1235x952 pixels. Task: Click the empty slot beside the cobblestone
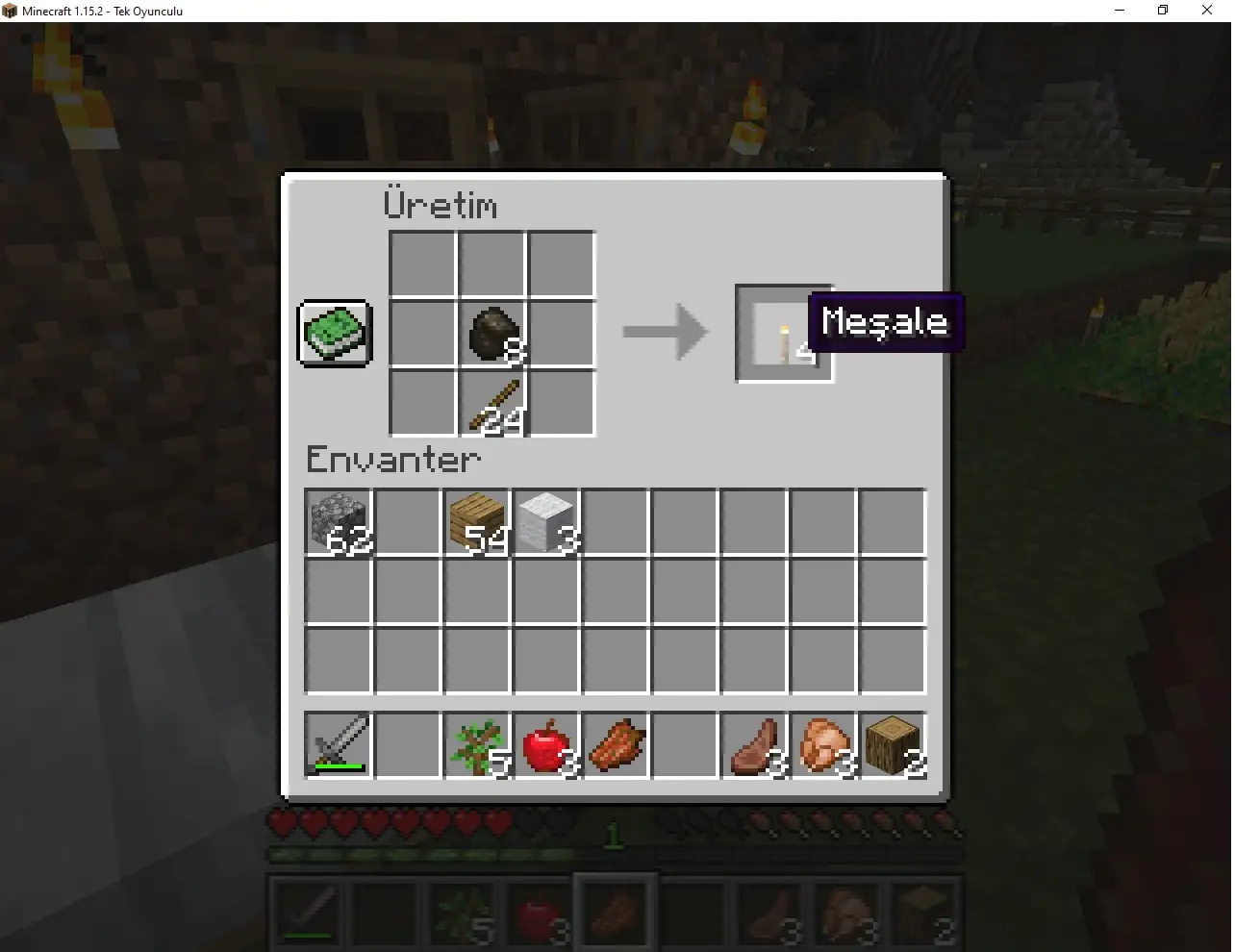[x=407, y=522]
